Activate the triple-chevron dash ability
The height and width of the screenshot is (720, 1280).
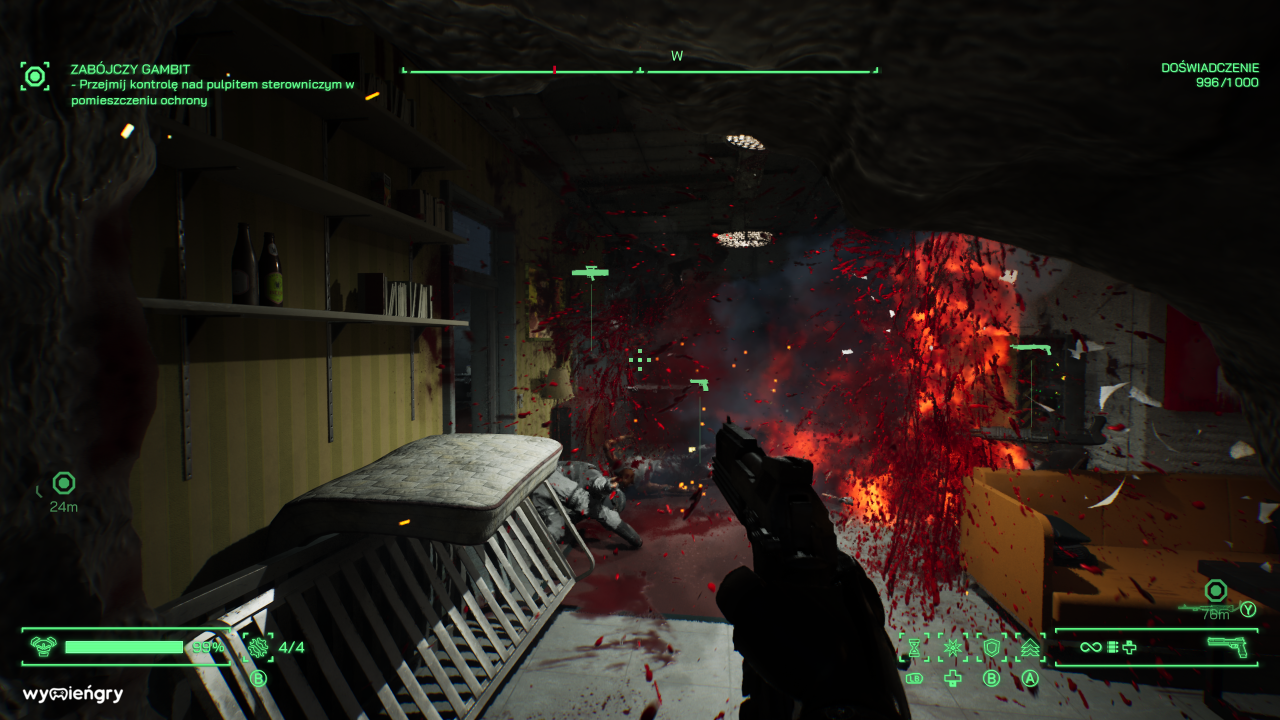[1030, 648]
